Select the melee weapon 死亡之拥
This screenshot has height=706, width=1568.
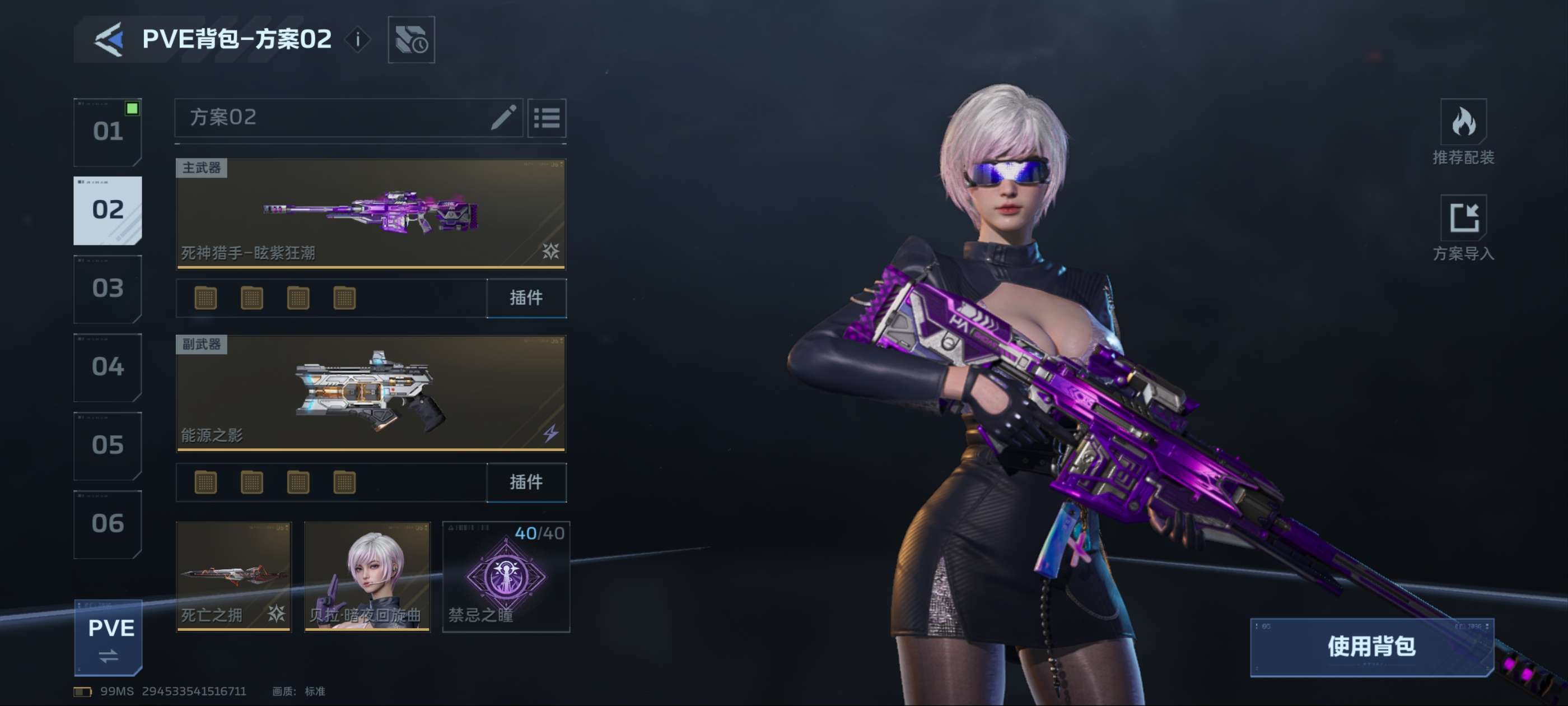click(x=234, y=576)
